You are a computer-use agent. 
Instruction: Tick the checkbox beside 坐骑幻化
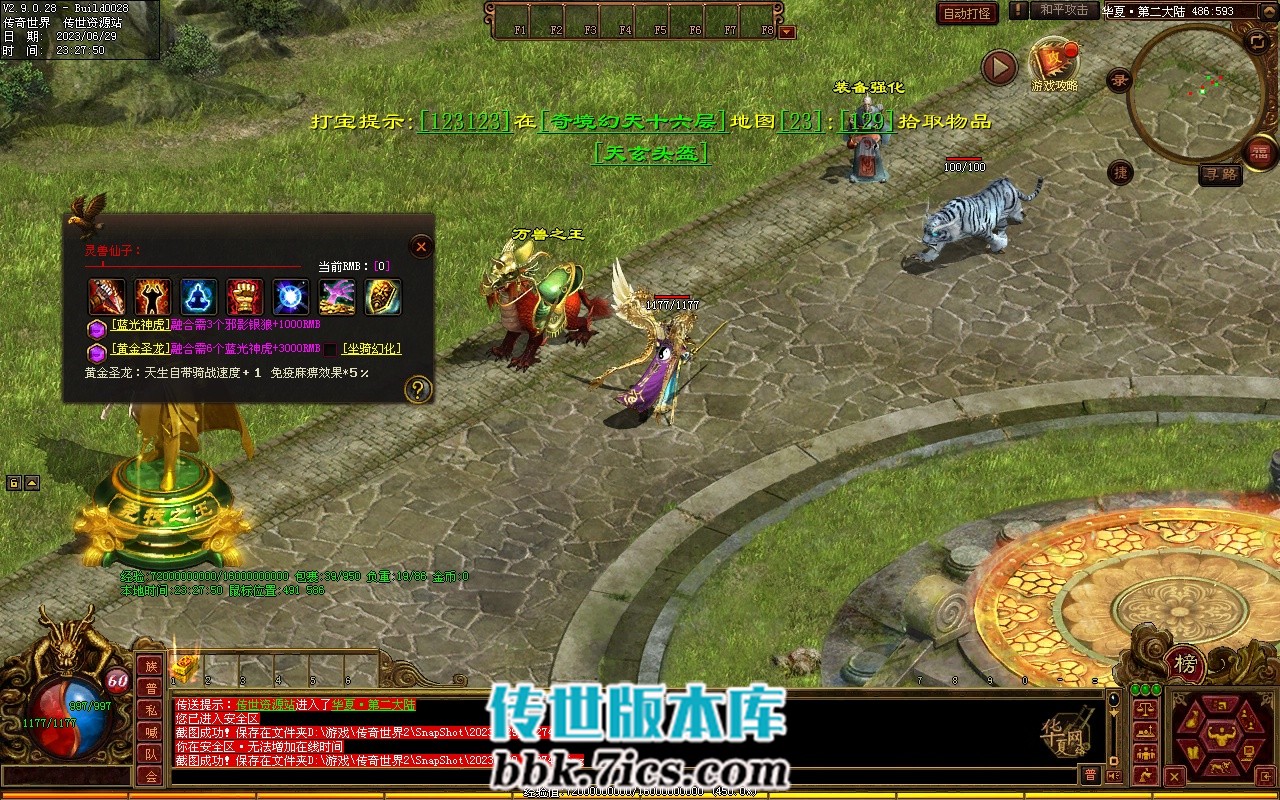(x=330, y=349)
